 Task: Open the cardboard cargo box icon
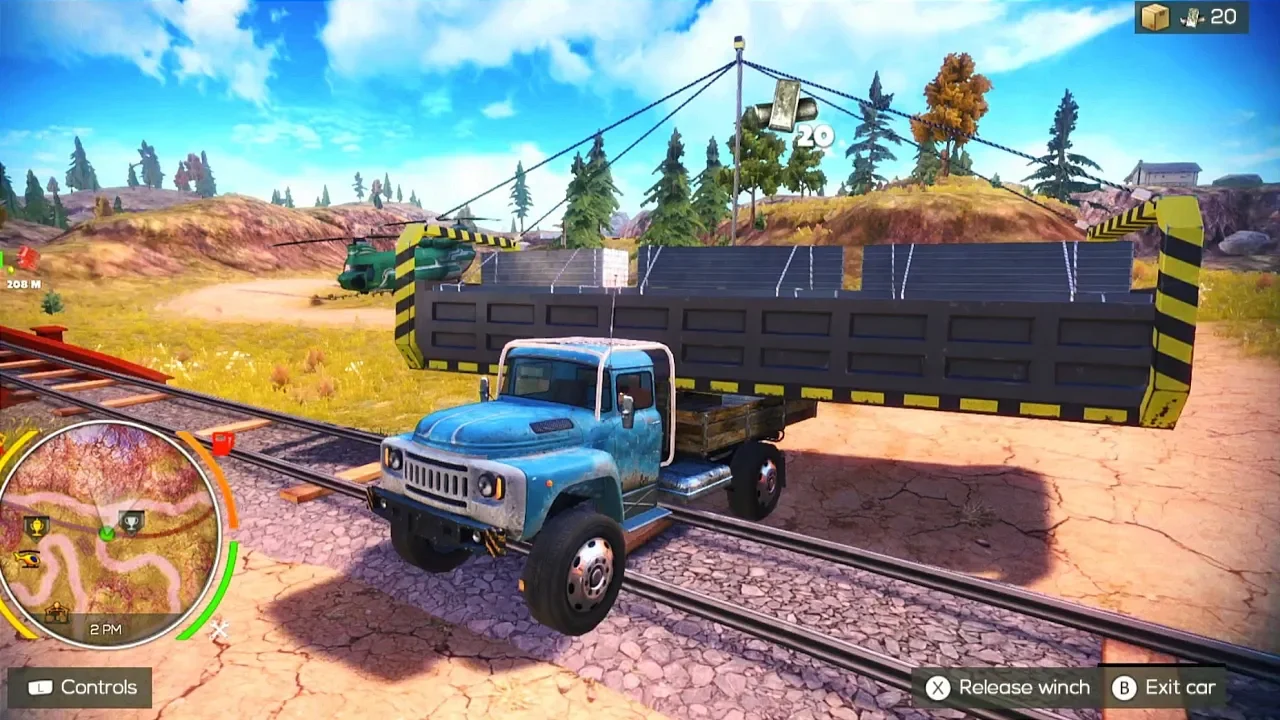pyautogui.click(x=1155, y=17)
